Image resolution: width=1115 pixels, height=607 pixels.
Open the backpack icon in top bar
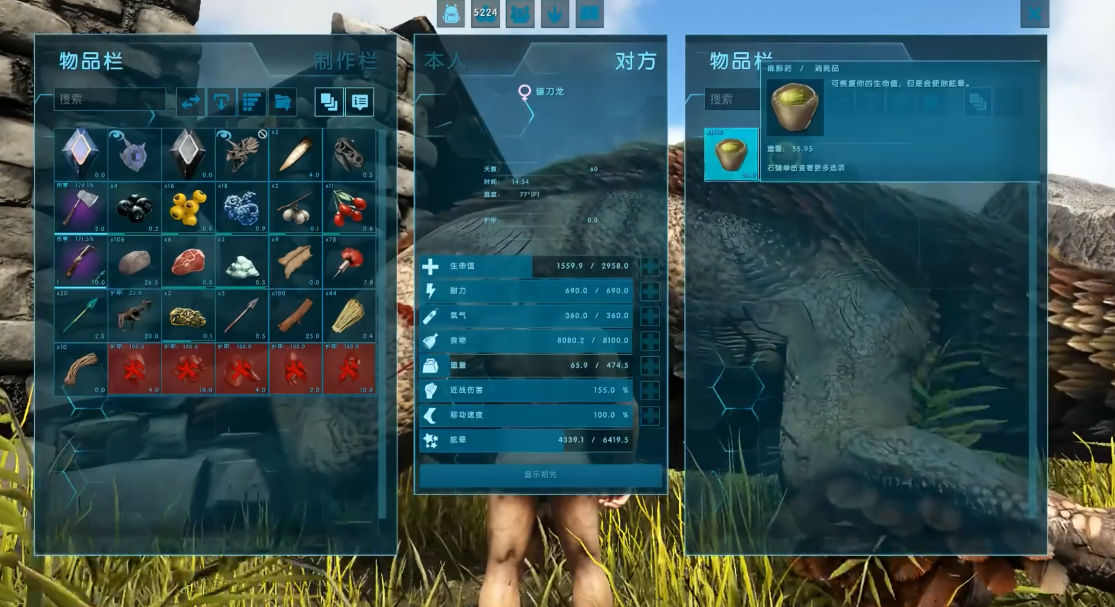[452, 14]
